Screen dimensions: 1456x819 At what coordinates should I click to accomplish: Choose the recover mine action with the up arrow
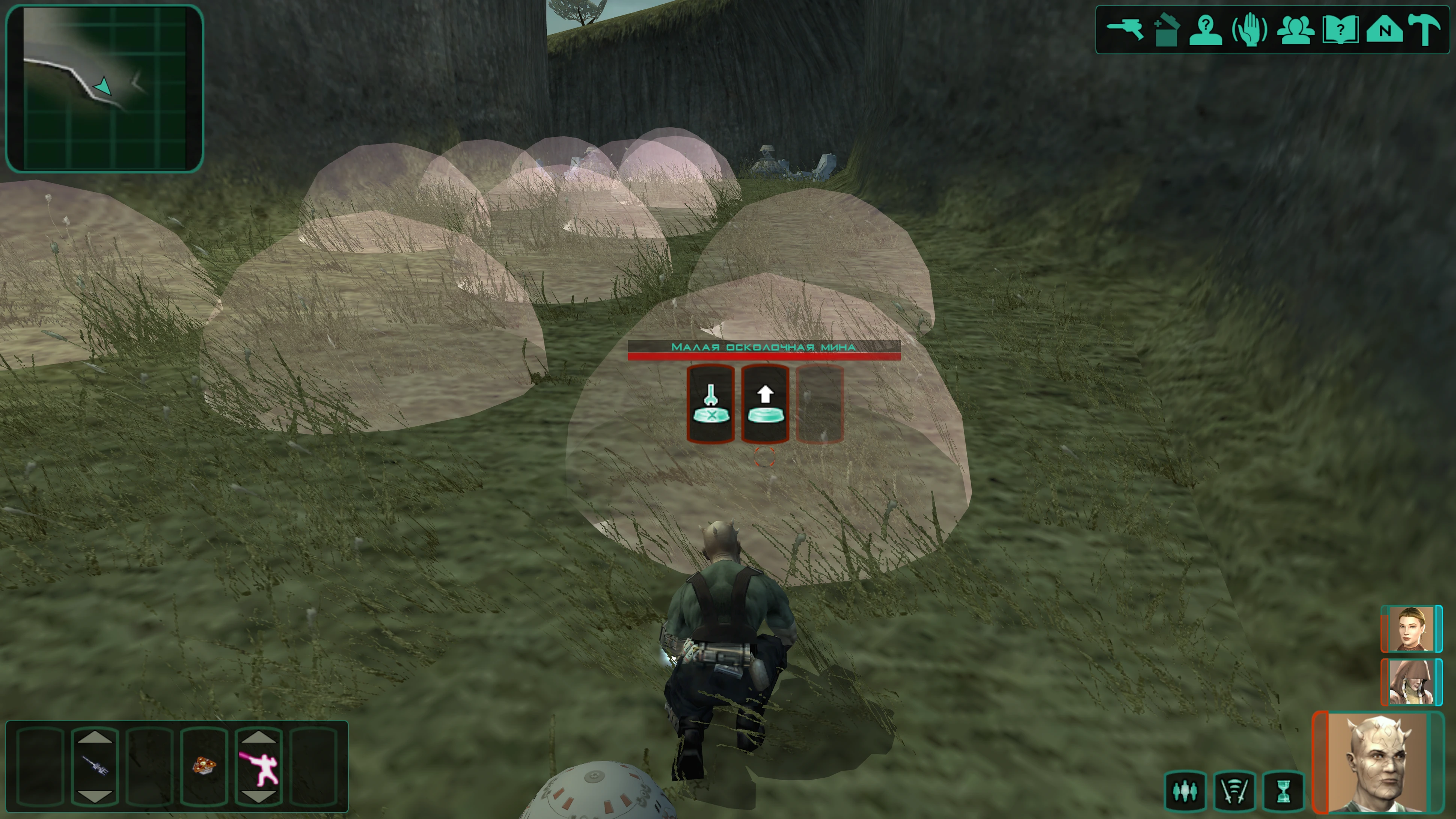tap(765, 404)
